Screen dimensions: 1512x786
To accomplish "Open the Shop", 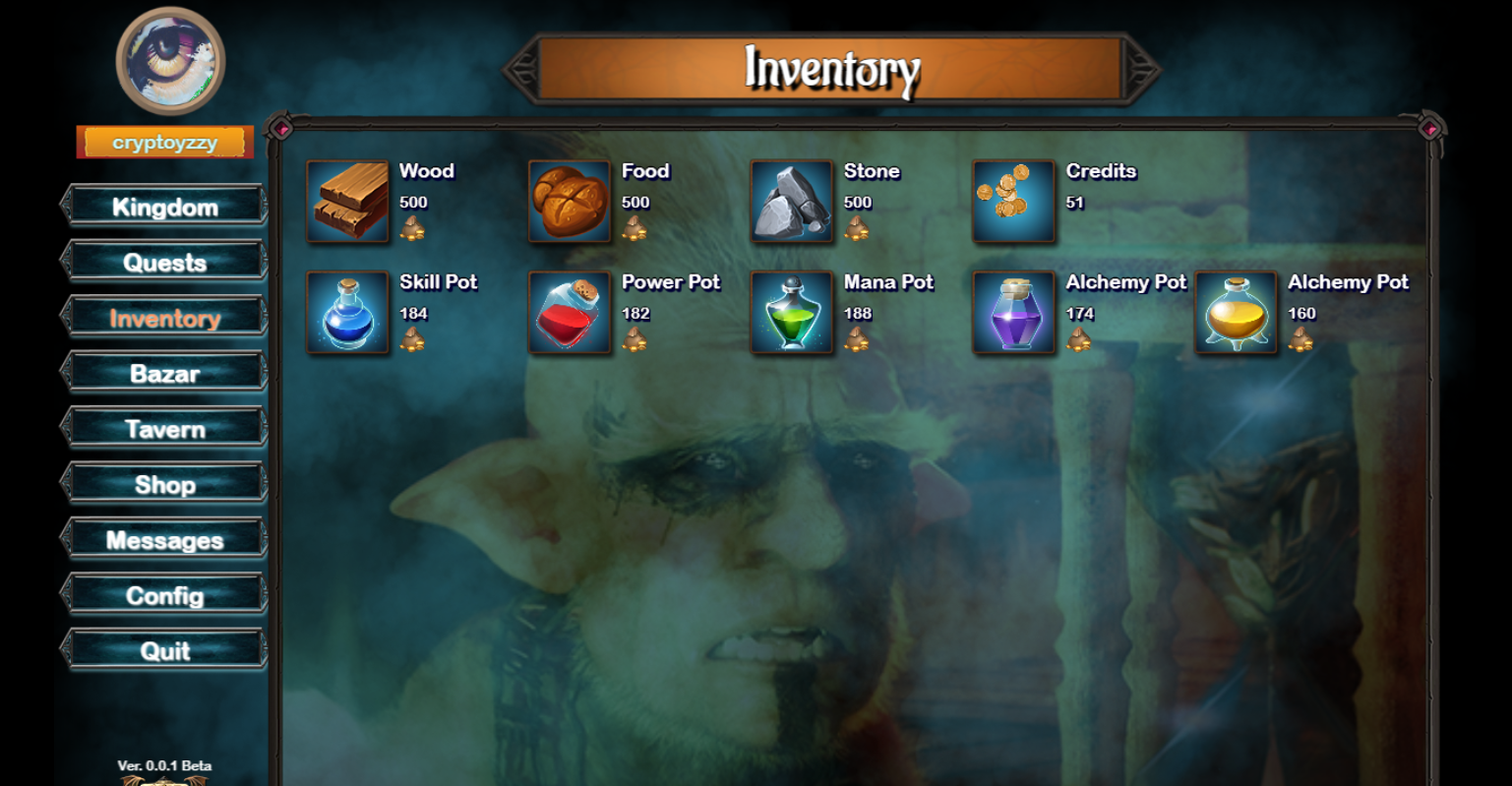I will 165,483.
